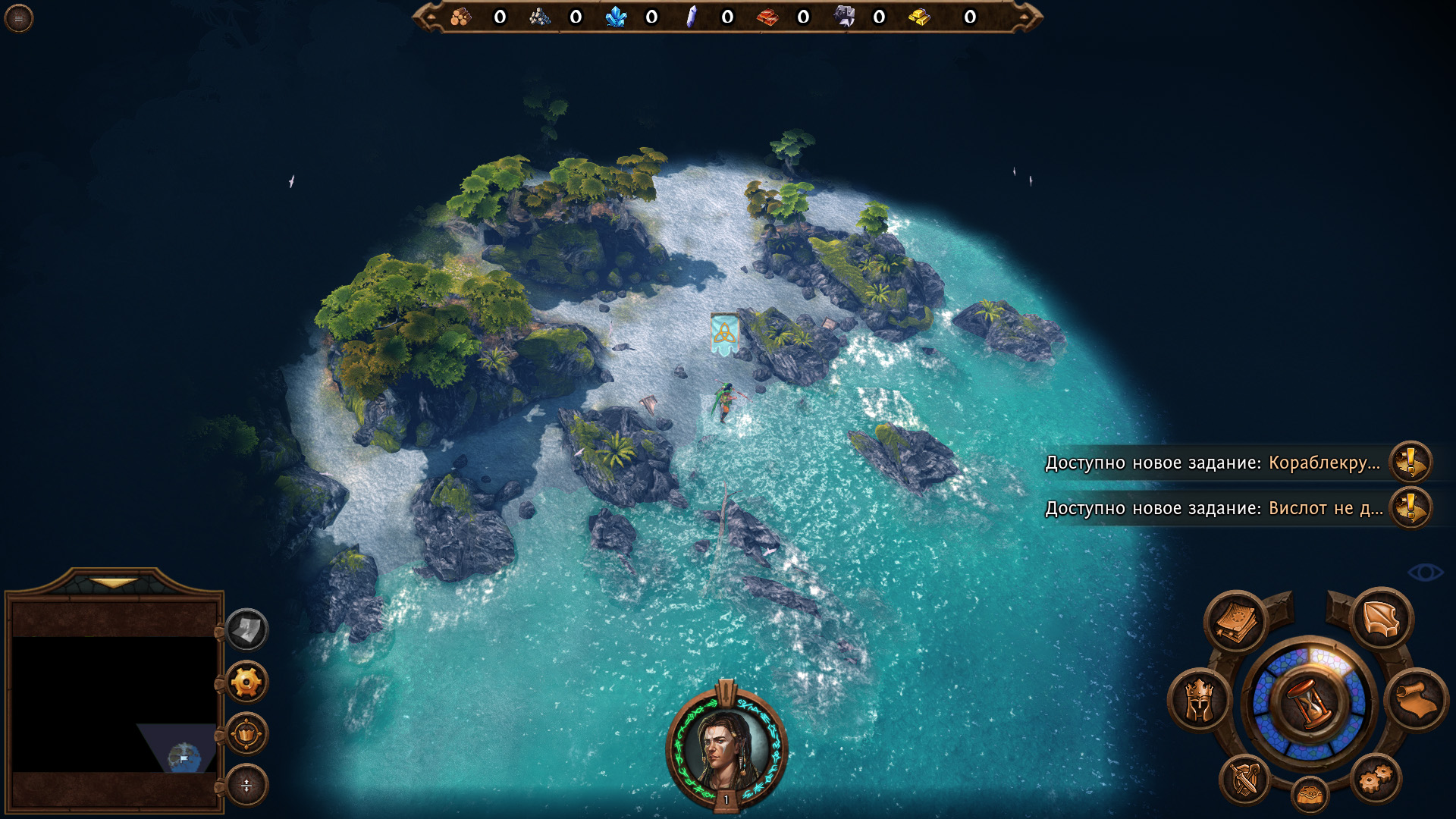1456x819 pixels.
Task: Toggle the eye visibility icon
Action: point(1425,573)
